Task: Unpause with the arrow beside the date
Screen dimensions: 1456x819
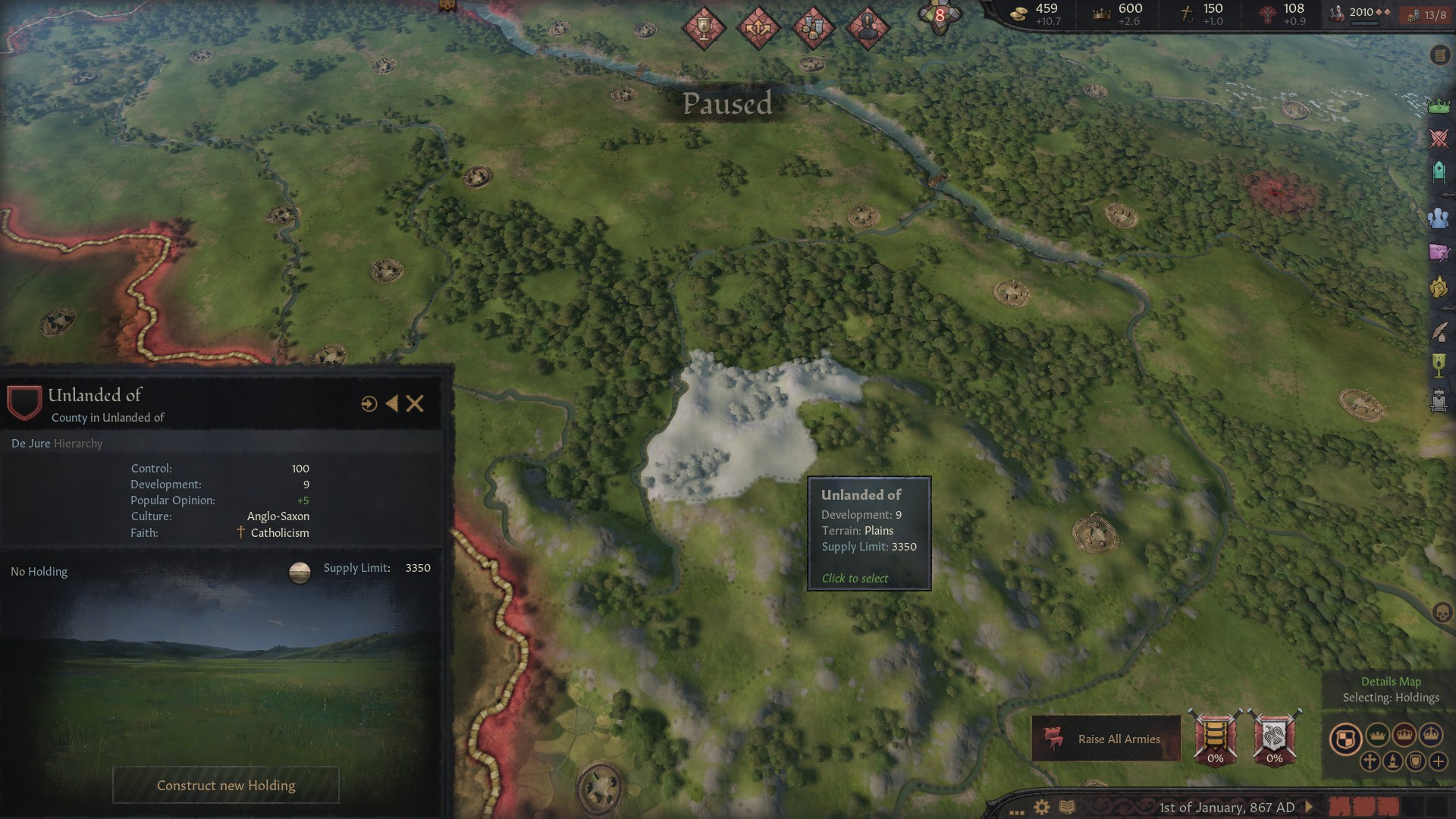Action: 1309,806
